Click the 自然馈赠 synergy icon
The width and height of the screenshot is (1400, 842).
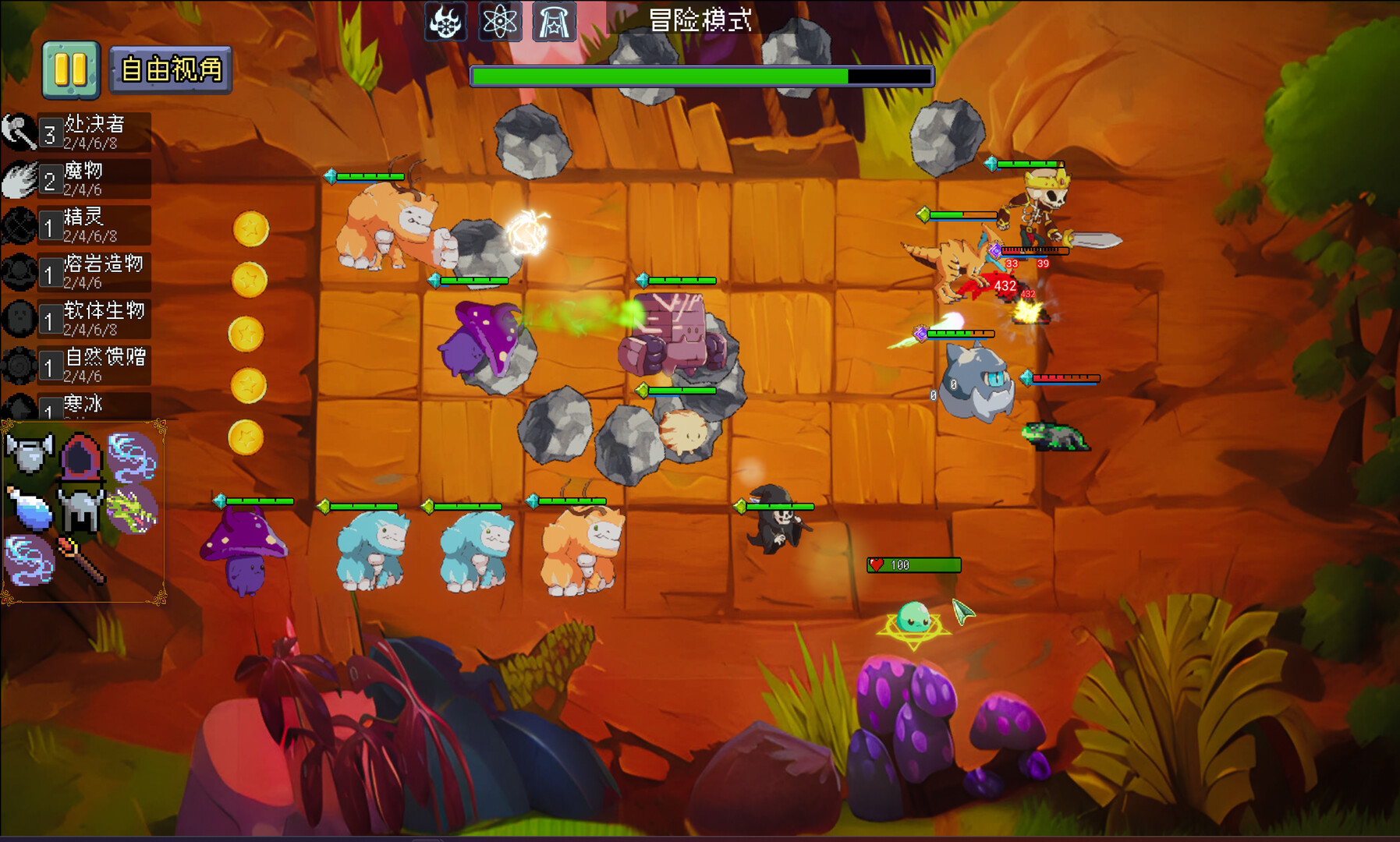pyautogui.click(x=17, y=363)
